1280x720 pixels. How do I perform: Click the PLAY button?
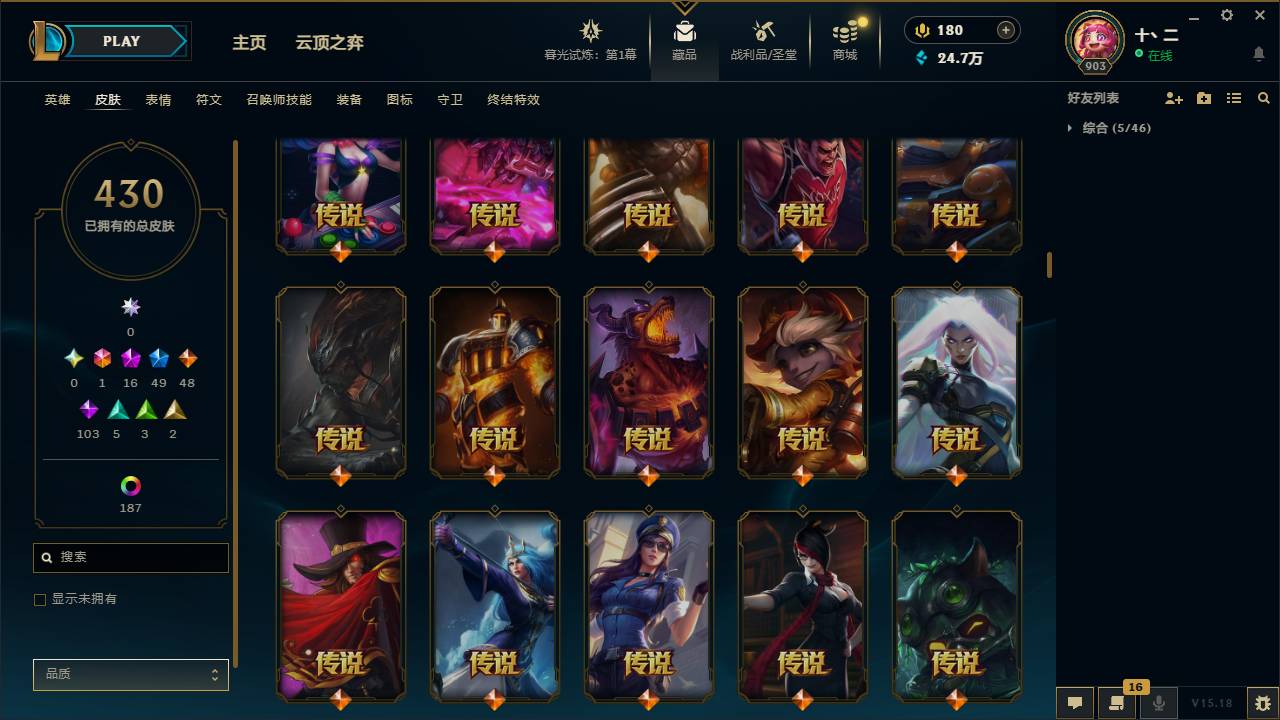tap(121, 41)
